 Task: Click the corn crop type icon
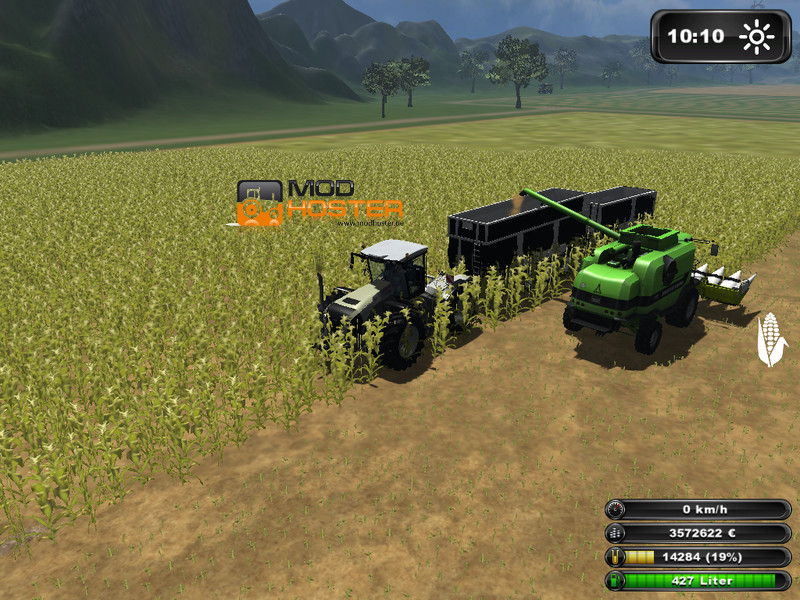(769, 340)
